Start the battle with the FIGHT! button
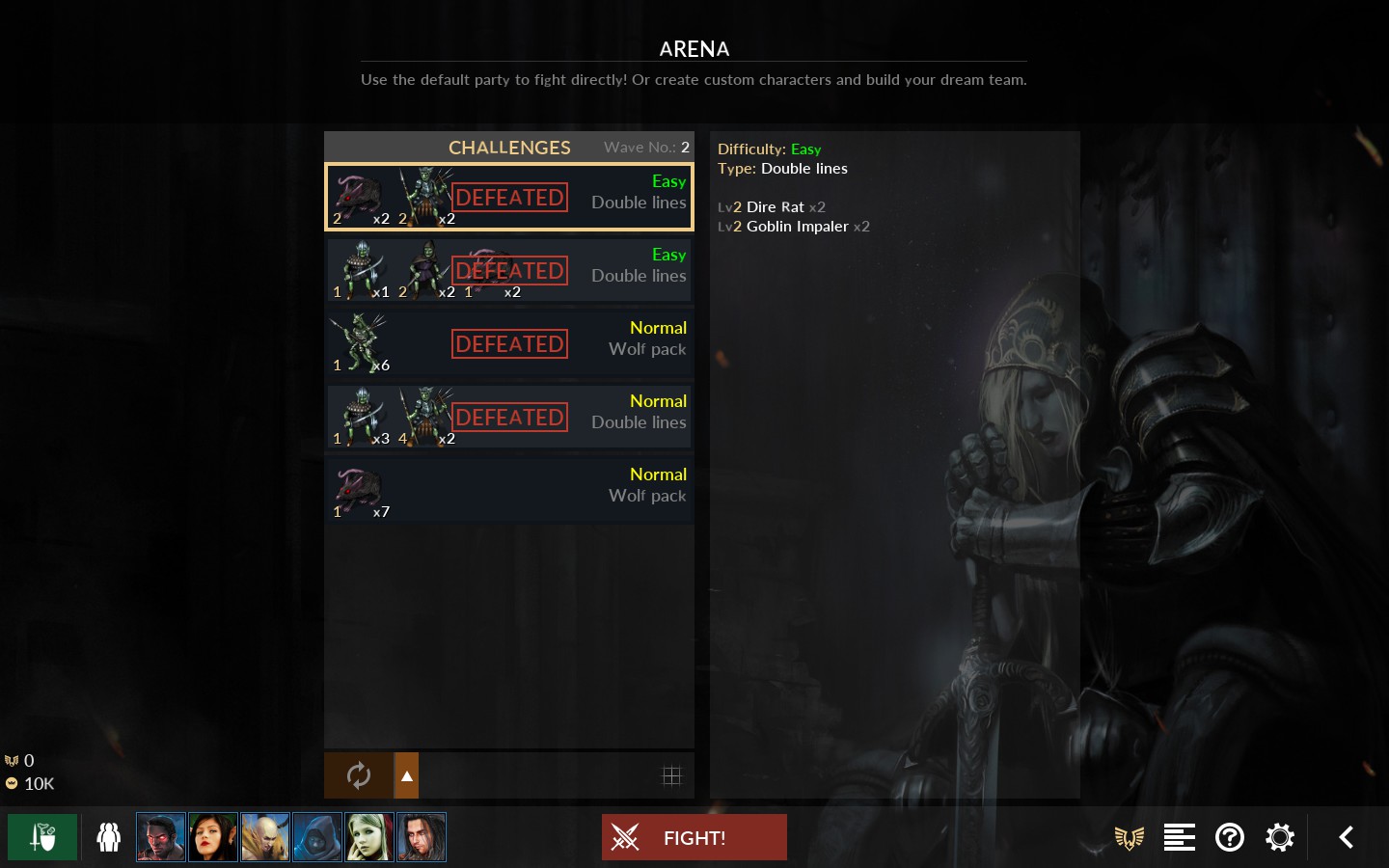This screenshot has height=868, width=1389. point(694,837)
